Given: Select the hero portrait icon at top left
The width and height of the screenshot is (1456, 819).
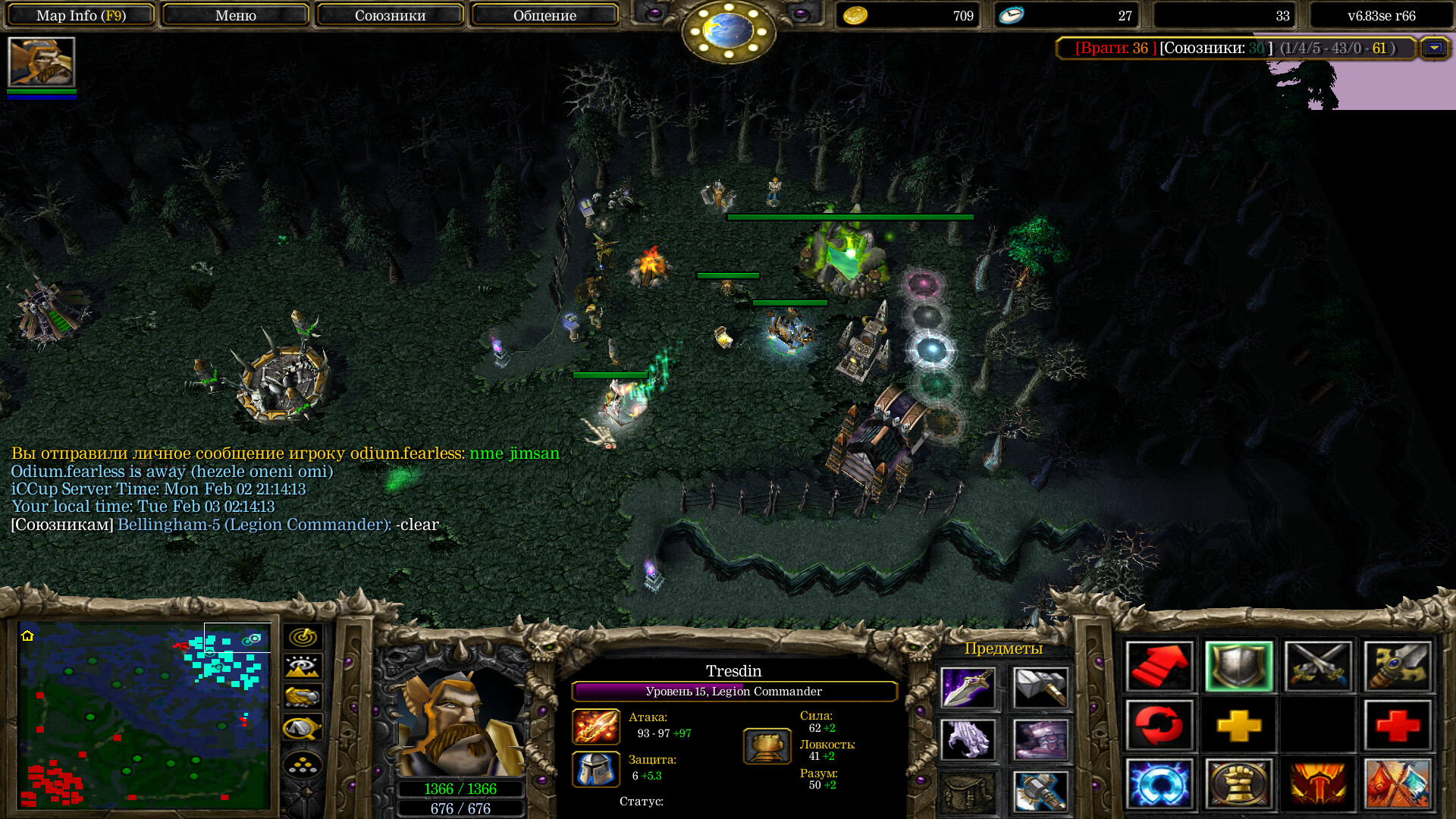Looking at the screenshot, I should [x=42, y=62].
